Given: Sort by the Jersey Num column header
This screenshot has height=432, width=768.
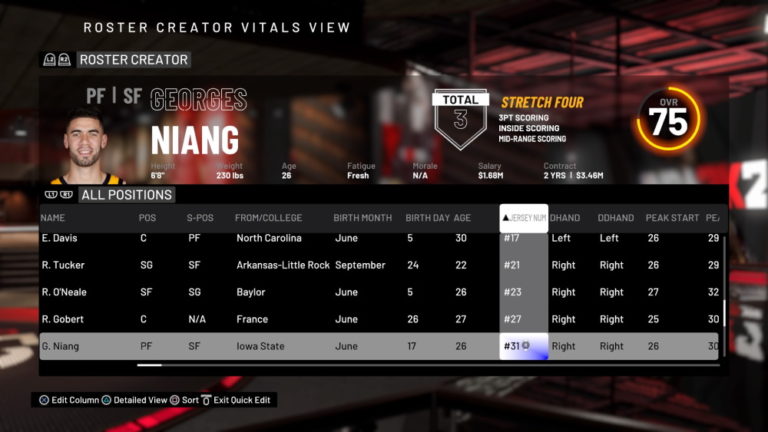Looking at the screenshot, I should pyautogui.click(x=523, y=218).
